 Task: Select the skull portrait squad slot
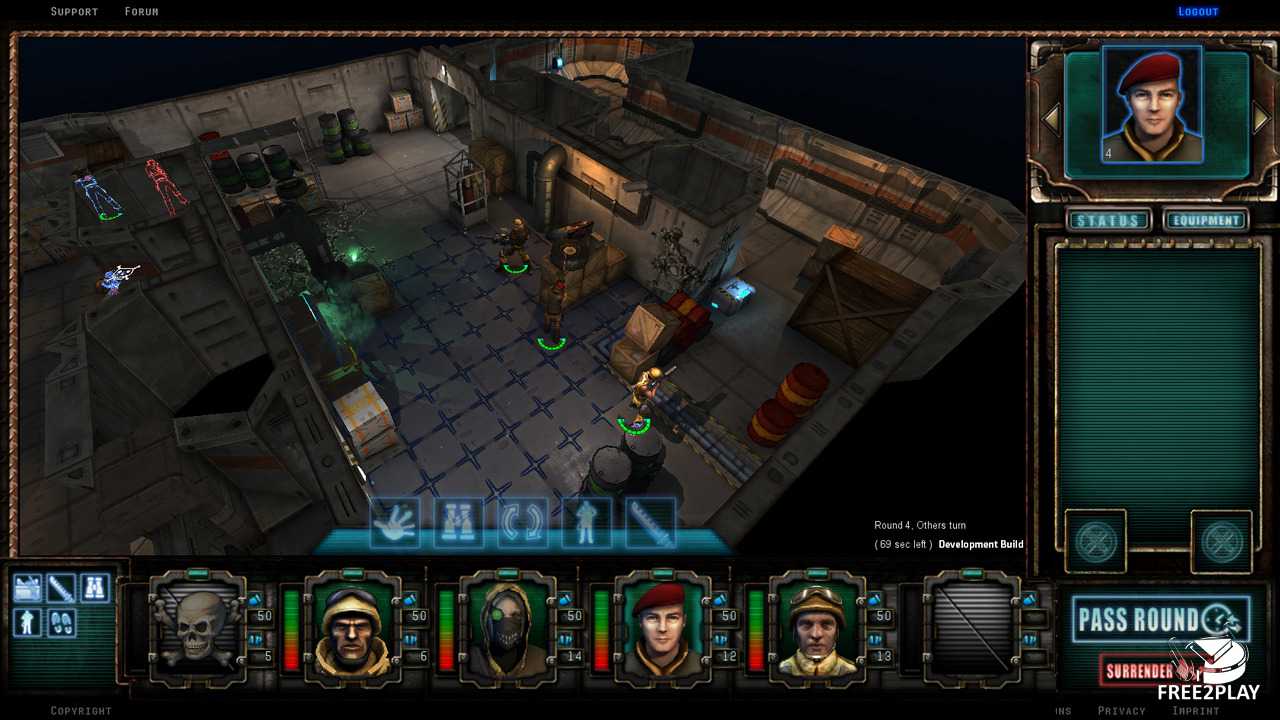pyautogui.click(x=197, y=628)
